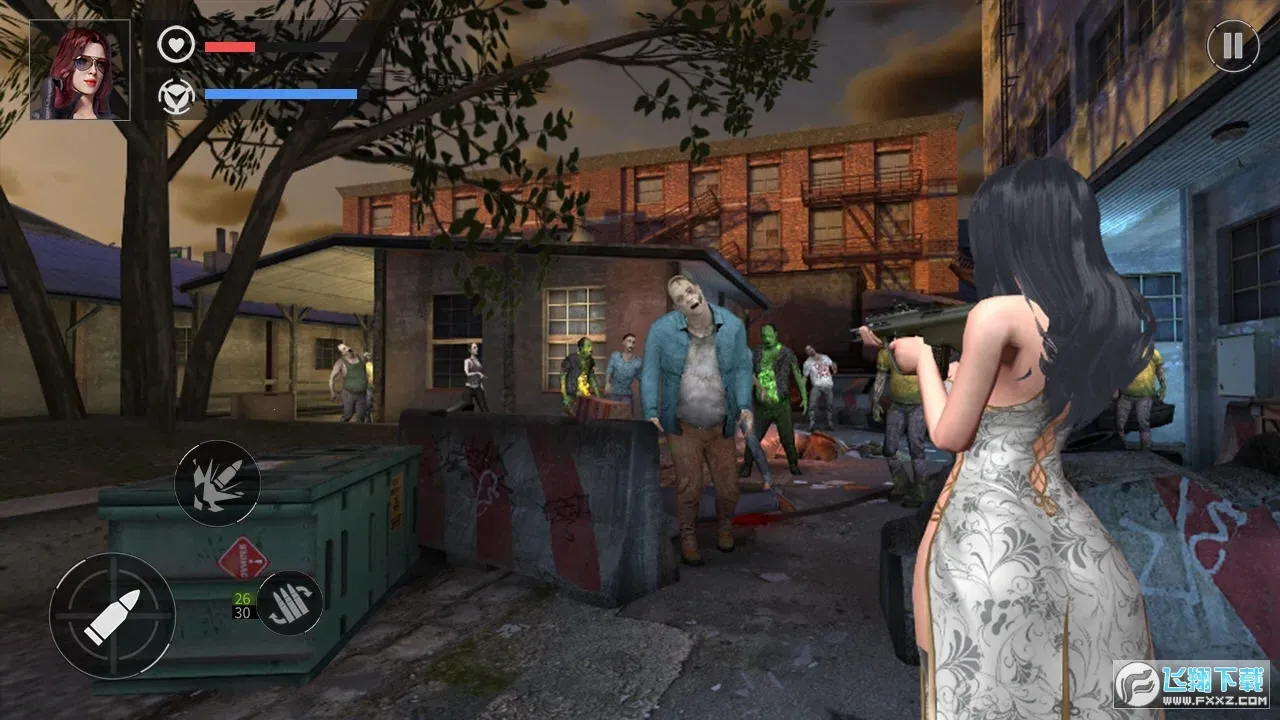Fire weapon with the bullet crosshair button
The width and height of the screenshot is (1280, 720).
click(112, 616)
